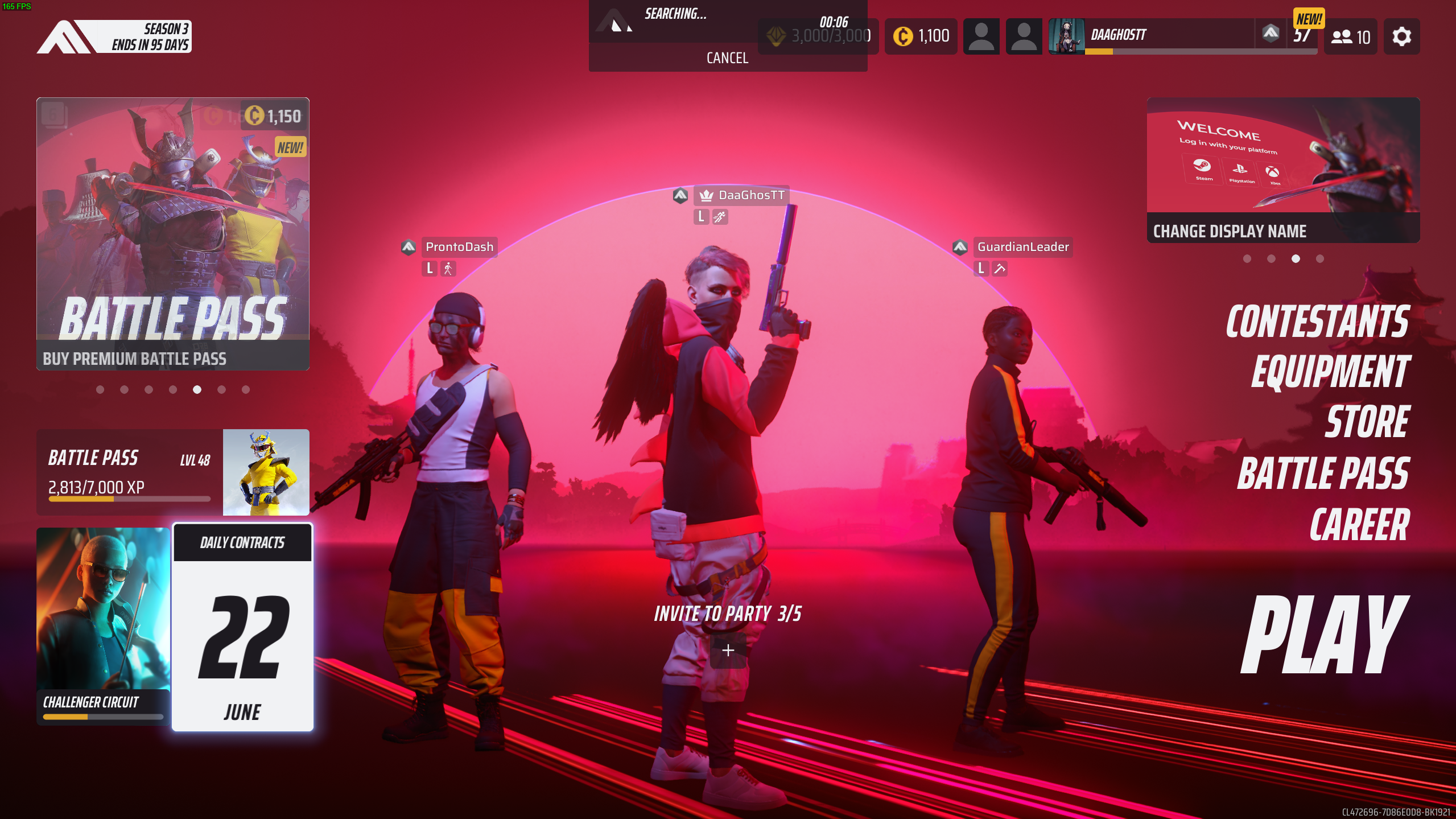Select the ProntoDash party member nameplate
1456x819 pixels.
click(x=459, y=247)
